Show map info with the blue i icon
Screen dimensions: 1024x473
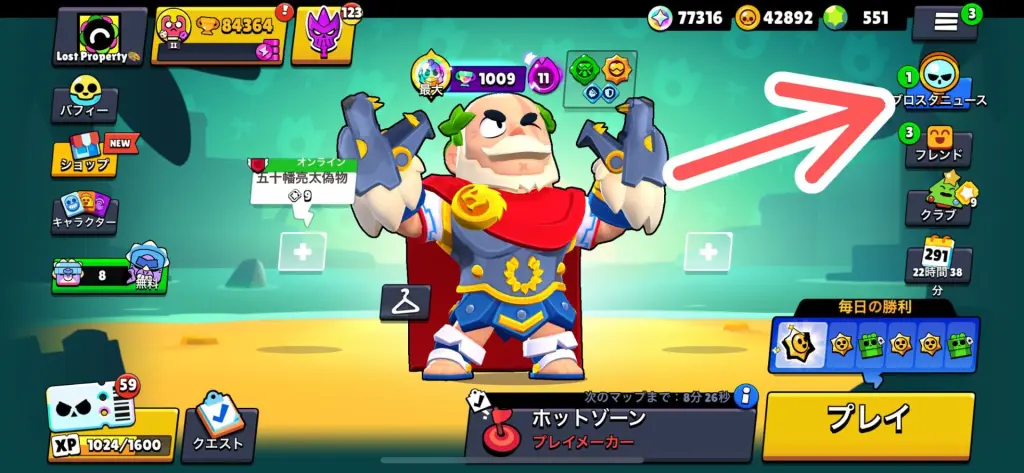click(x=746, y=396)
